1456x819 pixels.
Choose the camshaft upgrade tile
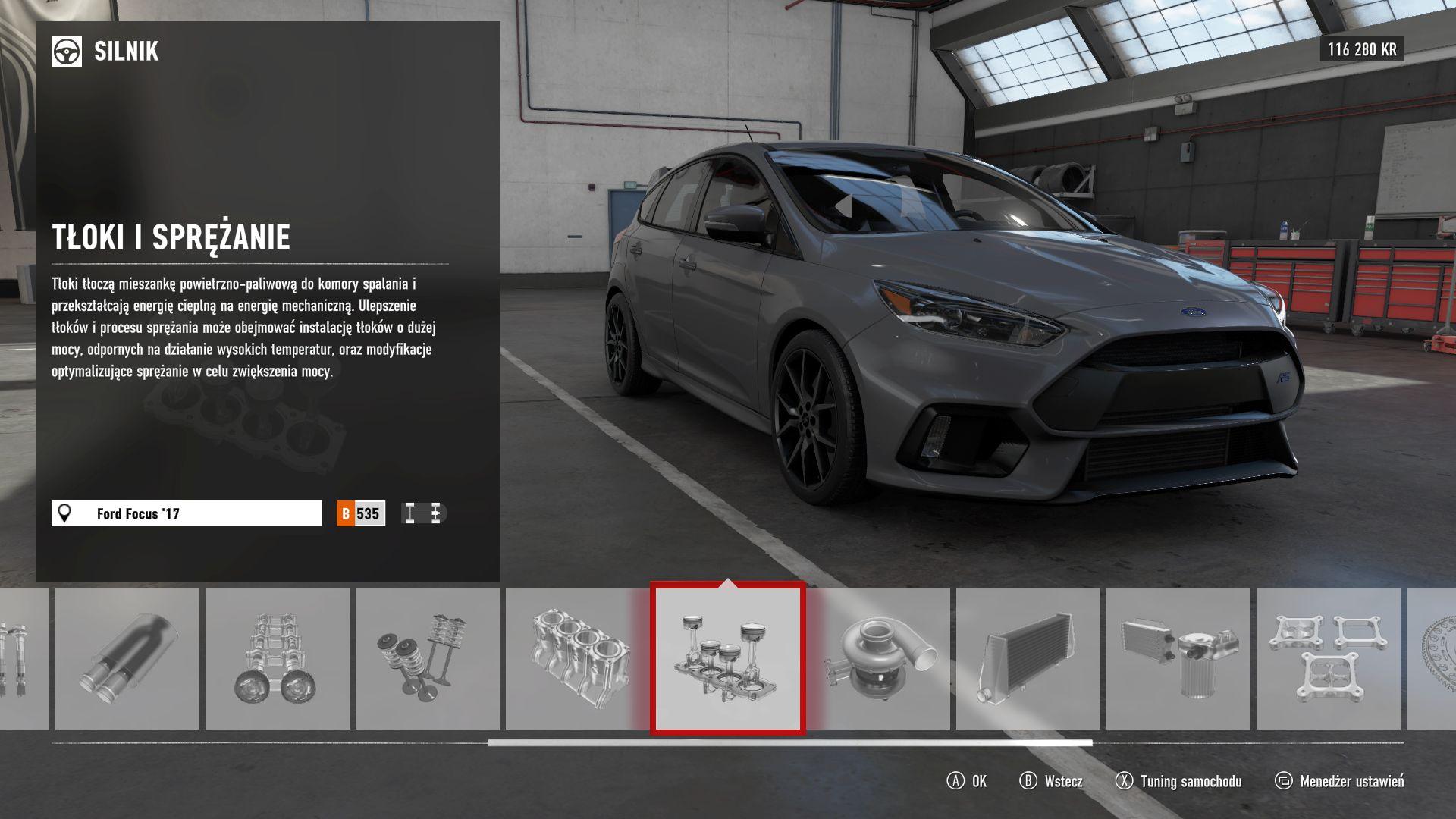pos(277,659)
